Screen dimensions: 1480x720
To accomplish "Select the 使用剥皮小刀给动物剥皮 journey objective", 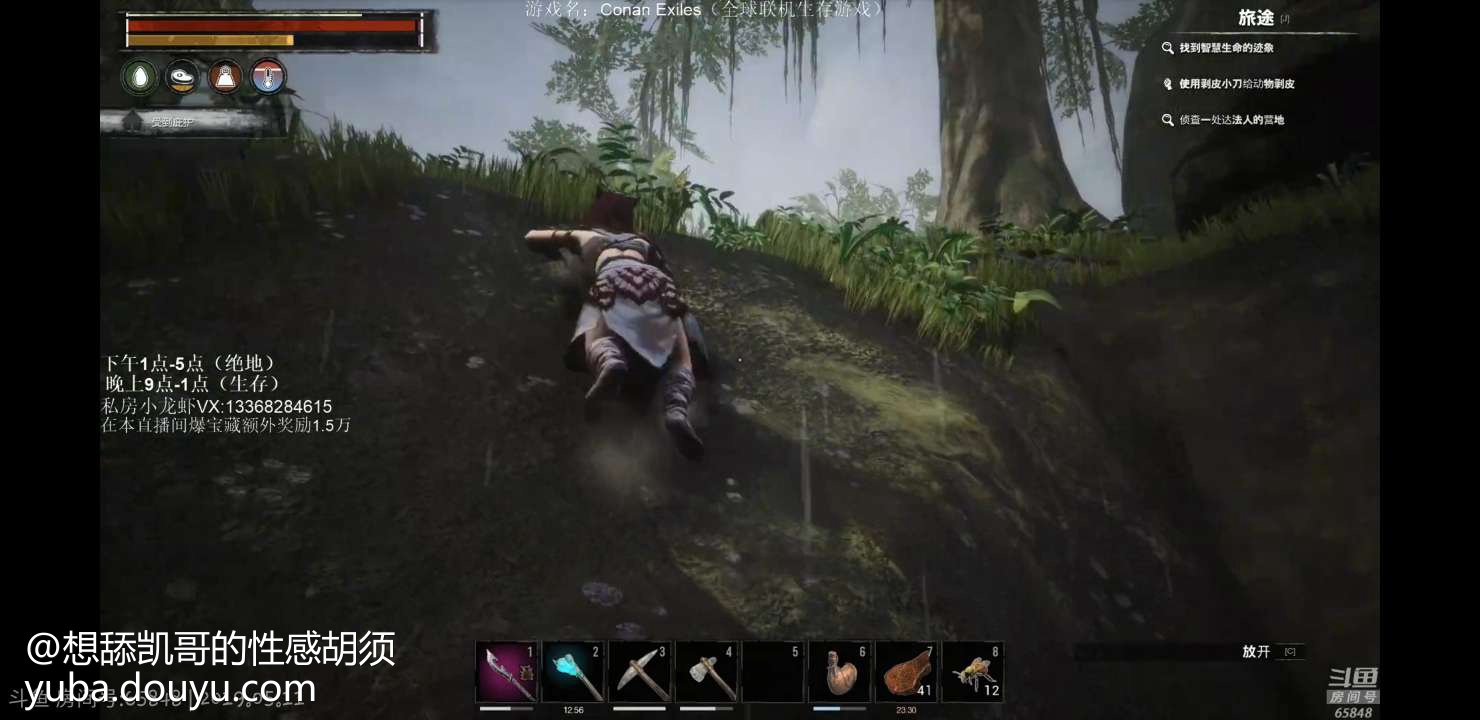I will pos(1236,84).
